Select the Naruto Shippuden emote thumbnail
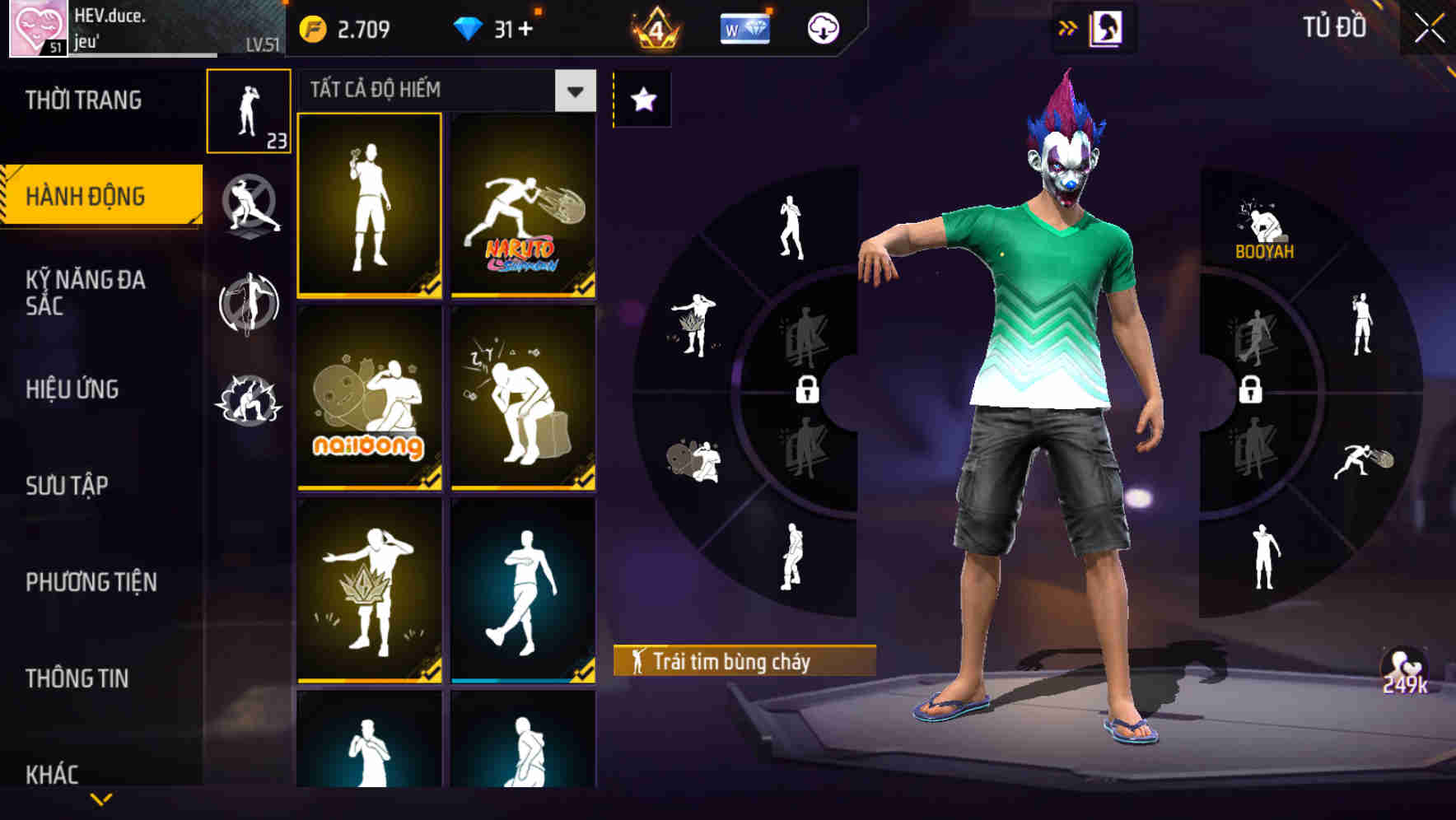 (522, 206)
